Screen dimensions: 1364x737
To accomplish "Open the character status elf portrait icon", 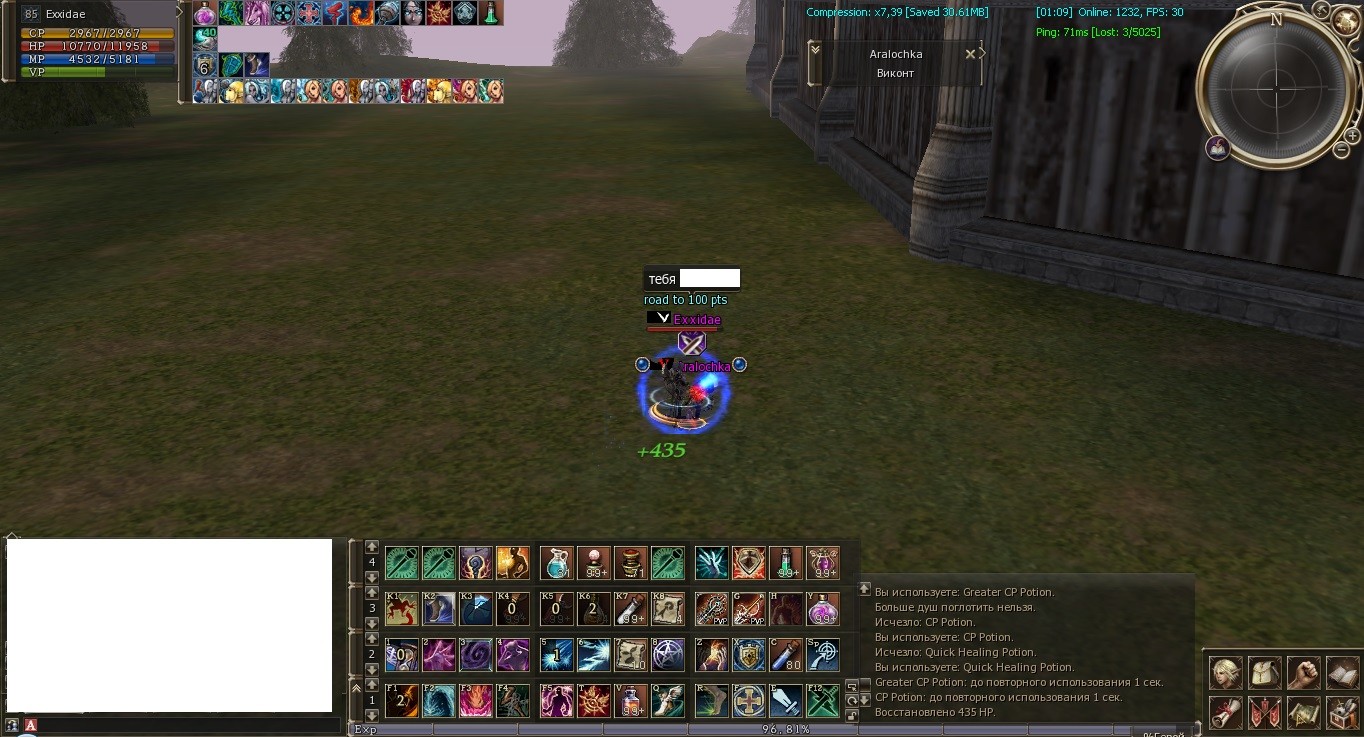I will [1225, 673].
